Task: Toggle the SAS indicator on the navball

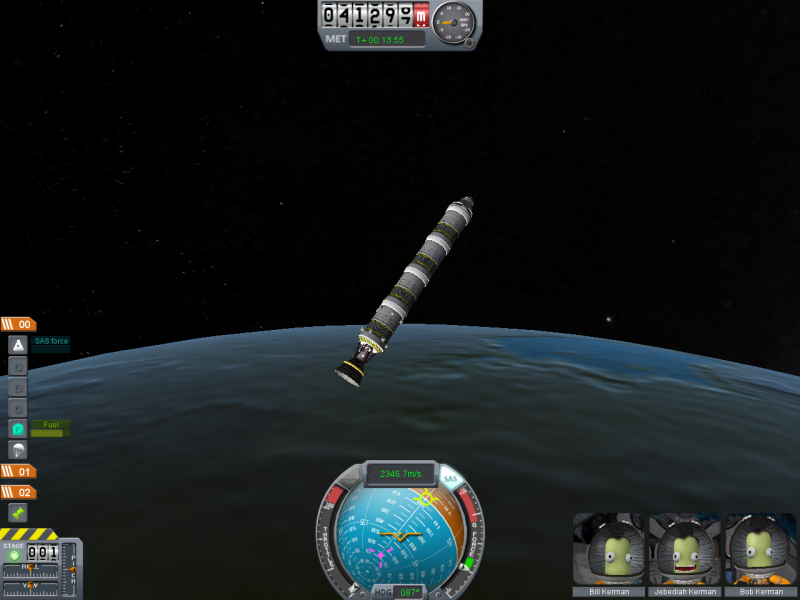Action: click(x=449, y=480)
